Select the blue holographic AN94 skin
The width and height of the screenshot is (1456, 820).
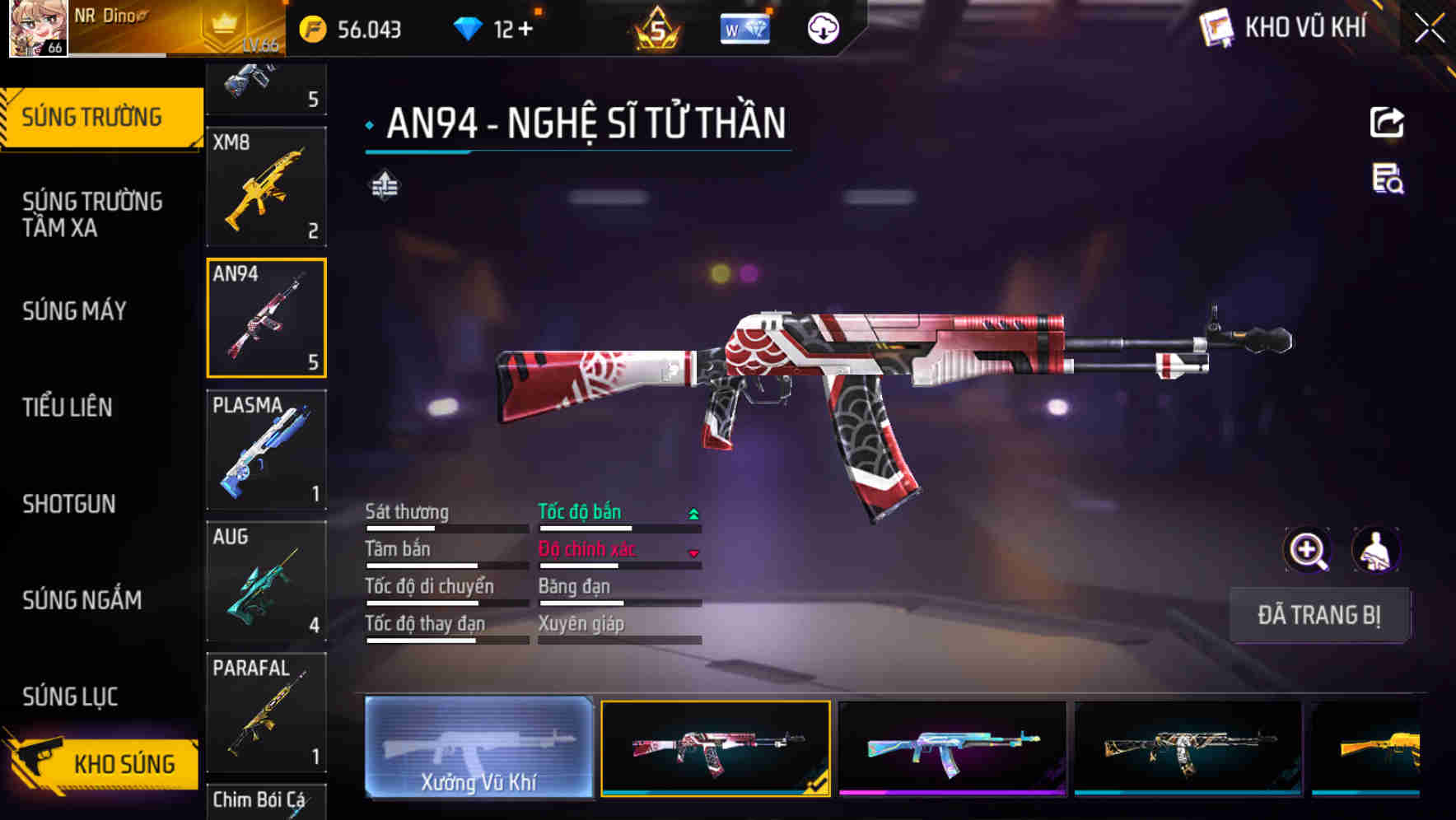click(x=952, y=748)
